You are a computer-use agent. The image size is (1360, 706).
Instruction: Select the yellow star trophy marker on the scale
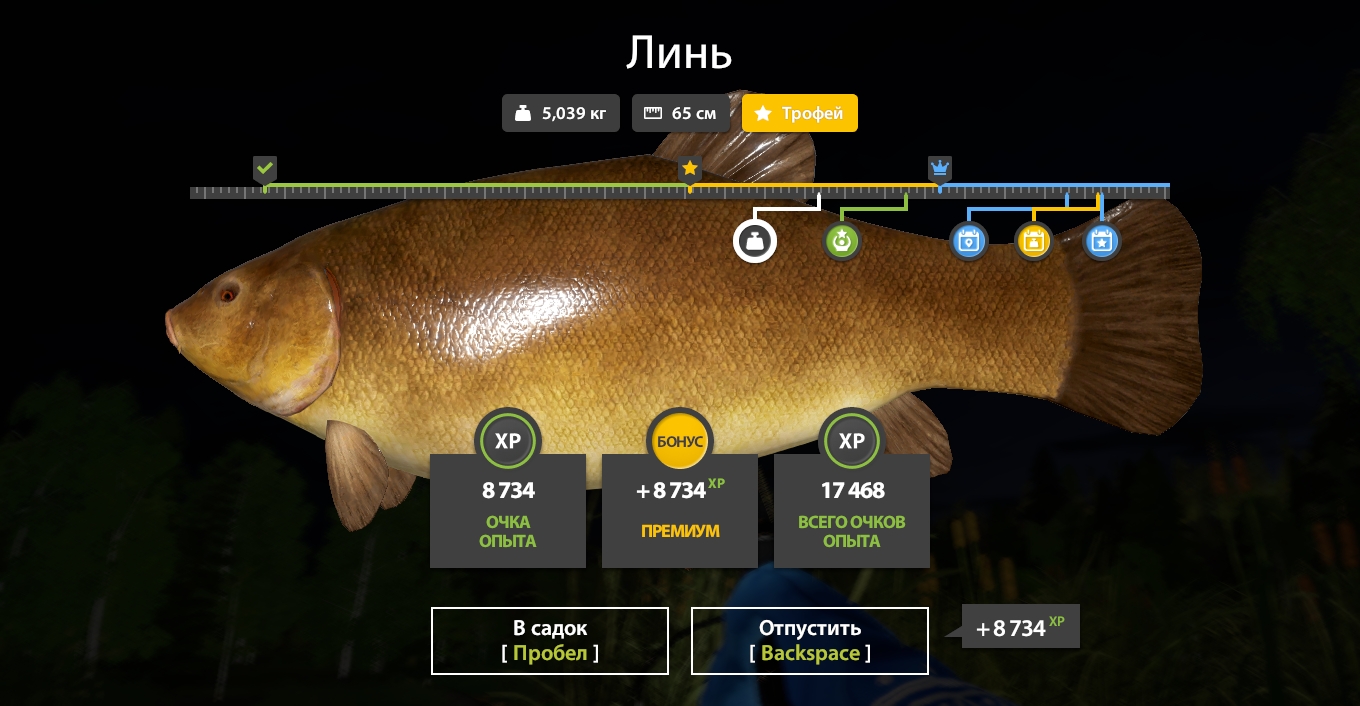tap(689, 168)
